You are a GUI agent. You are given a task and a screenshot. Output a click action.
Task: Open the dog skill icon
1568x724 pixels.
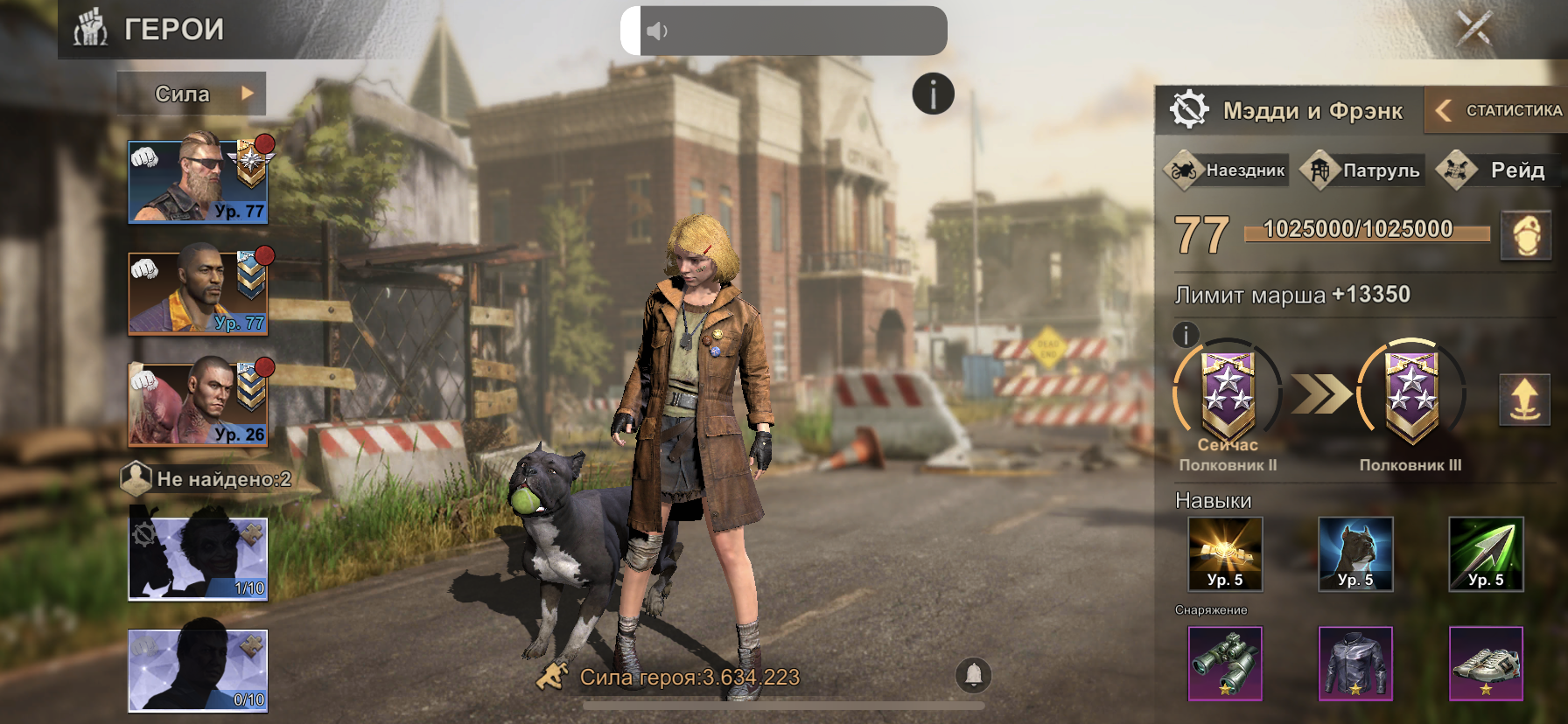(x=1355, y=554)
